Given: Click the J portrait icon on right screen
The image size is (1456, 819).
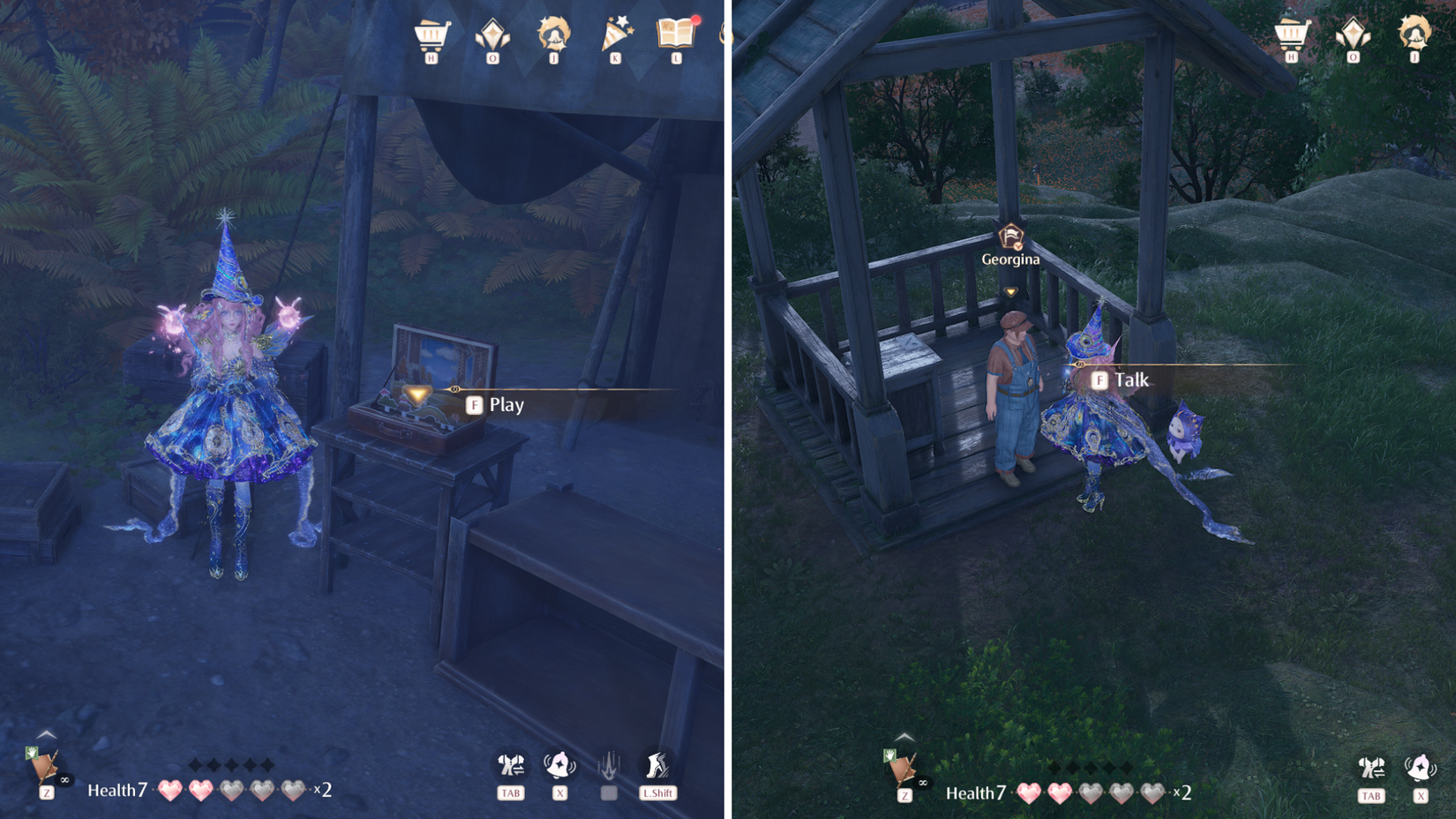Looking at the screenshot, I should pyautogui.click(x=1415, y=35).
